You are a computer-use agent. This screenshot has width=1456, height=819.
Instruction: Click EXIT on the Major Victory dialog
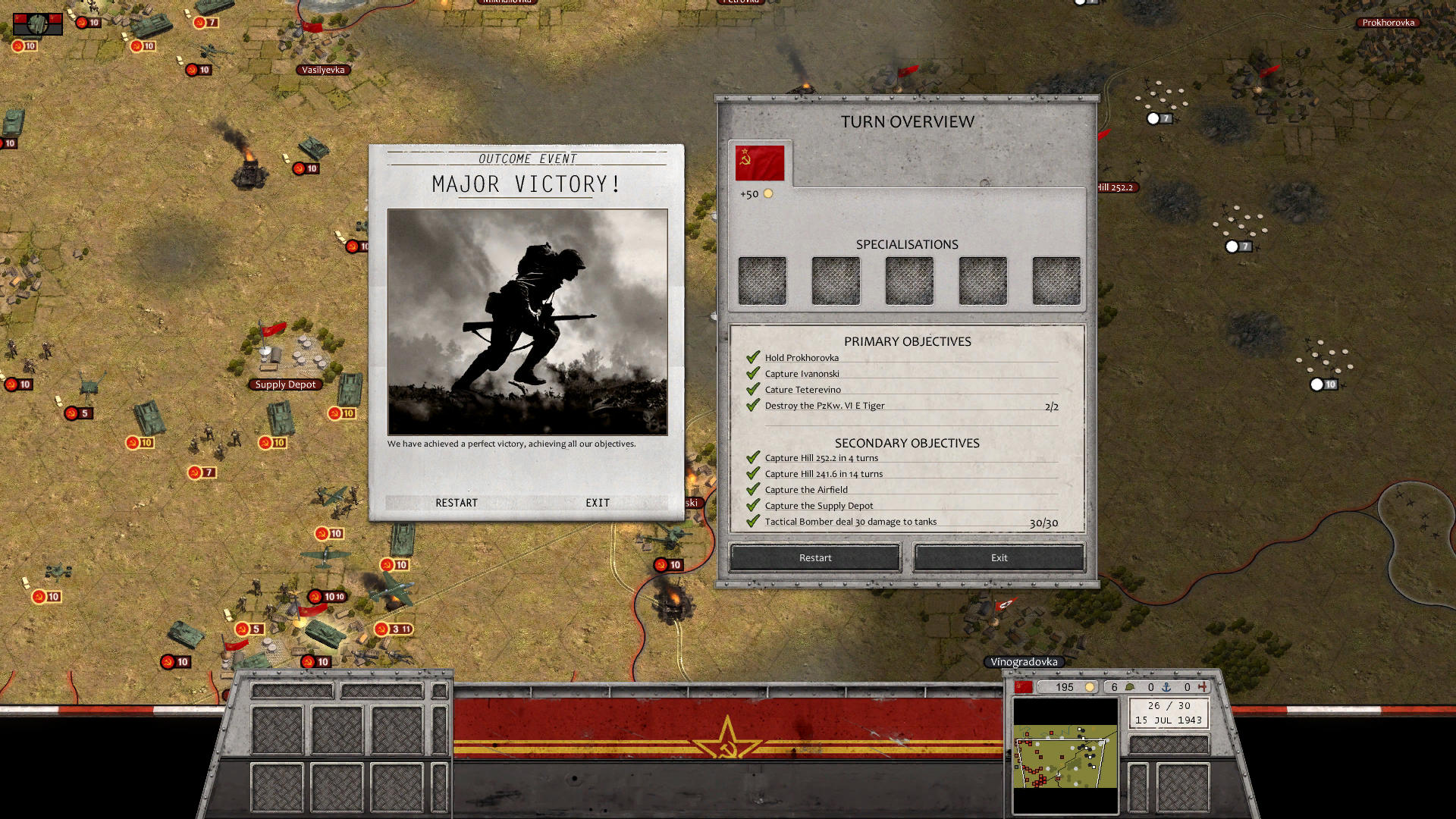[x=597, y=503]
